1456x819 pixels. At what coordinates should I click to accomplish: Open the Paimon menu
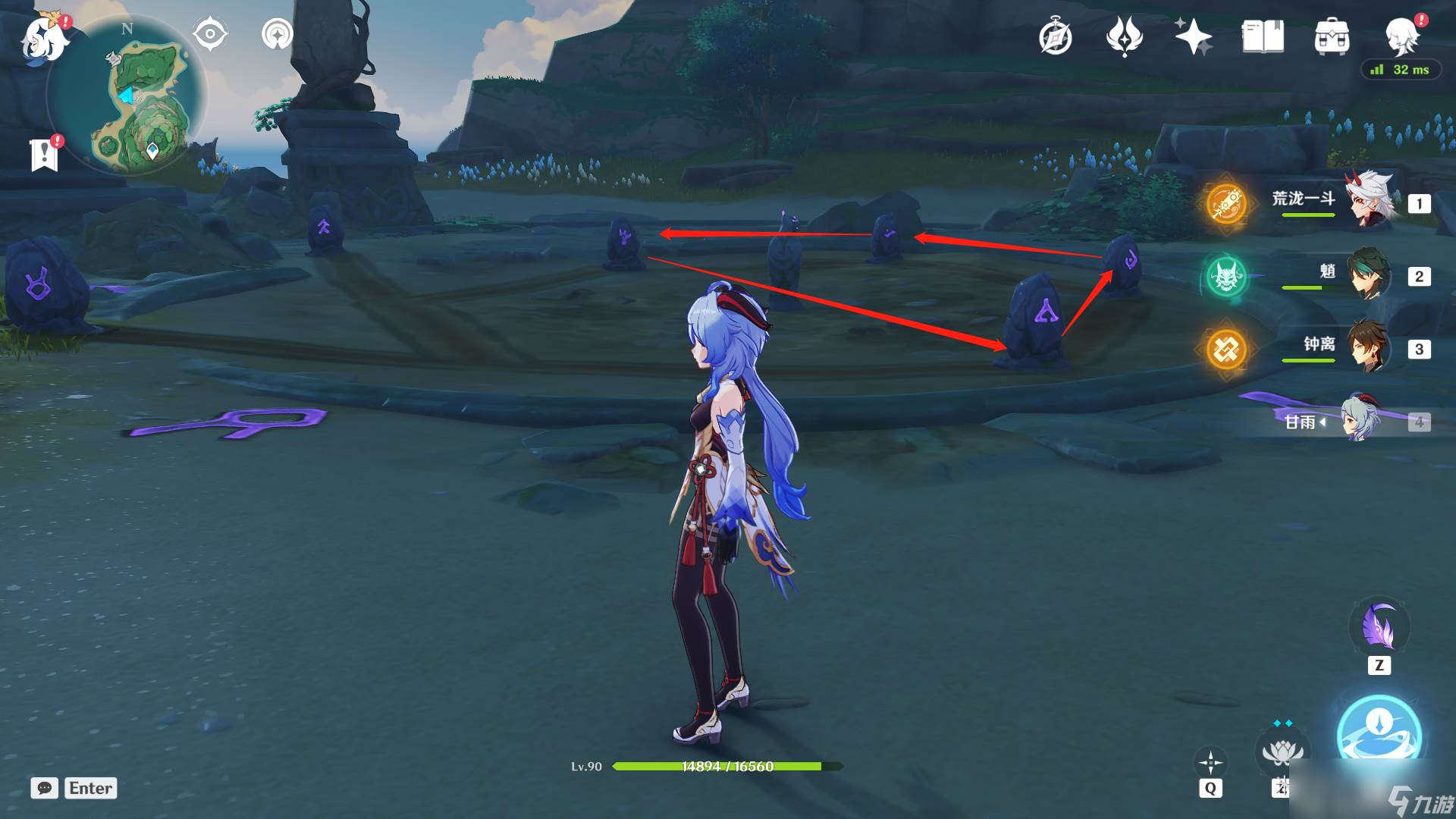[44, 38]
